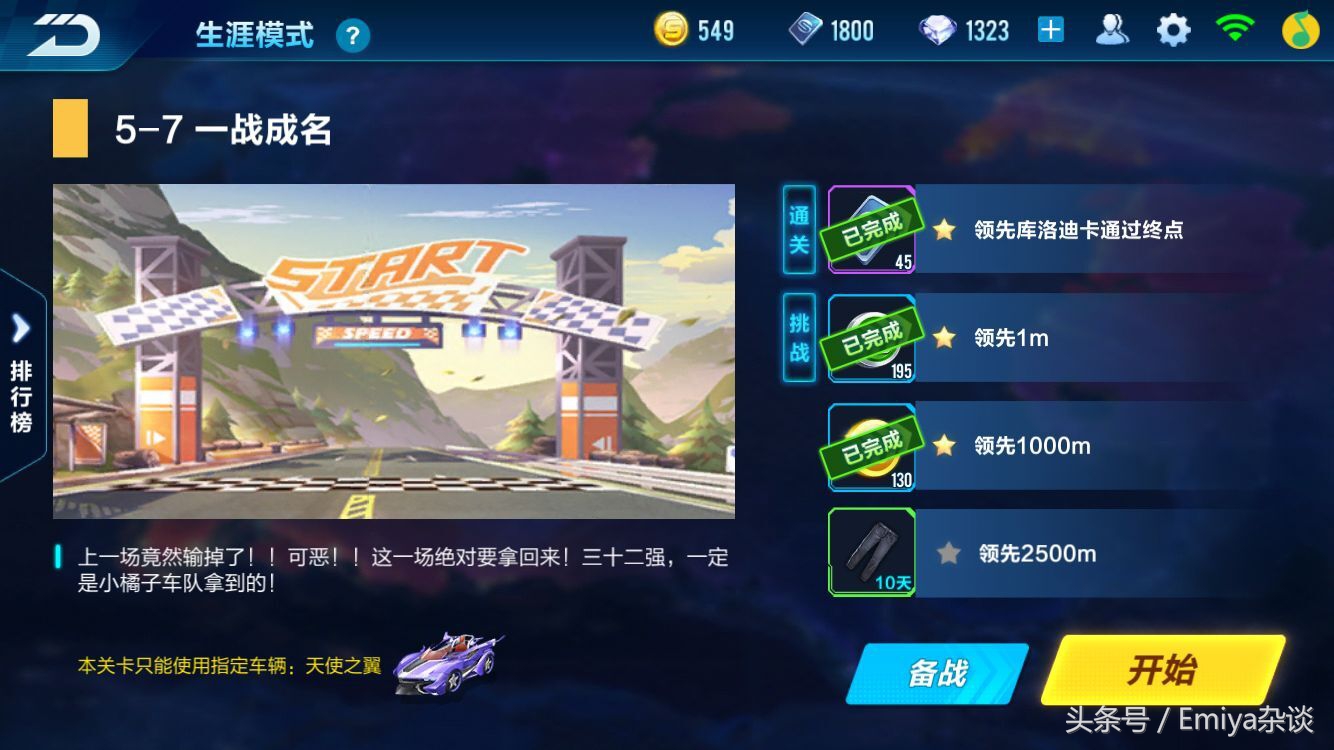Select the 挑战 tab

click(797, 337)
